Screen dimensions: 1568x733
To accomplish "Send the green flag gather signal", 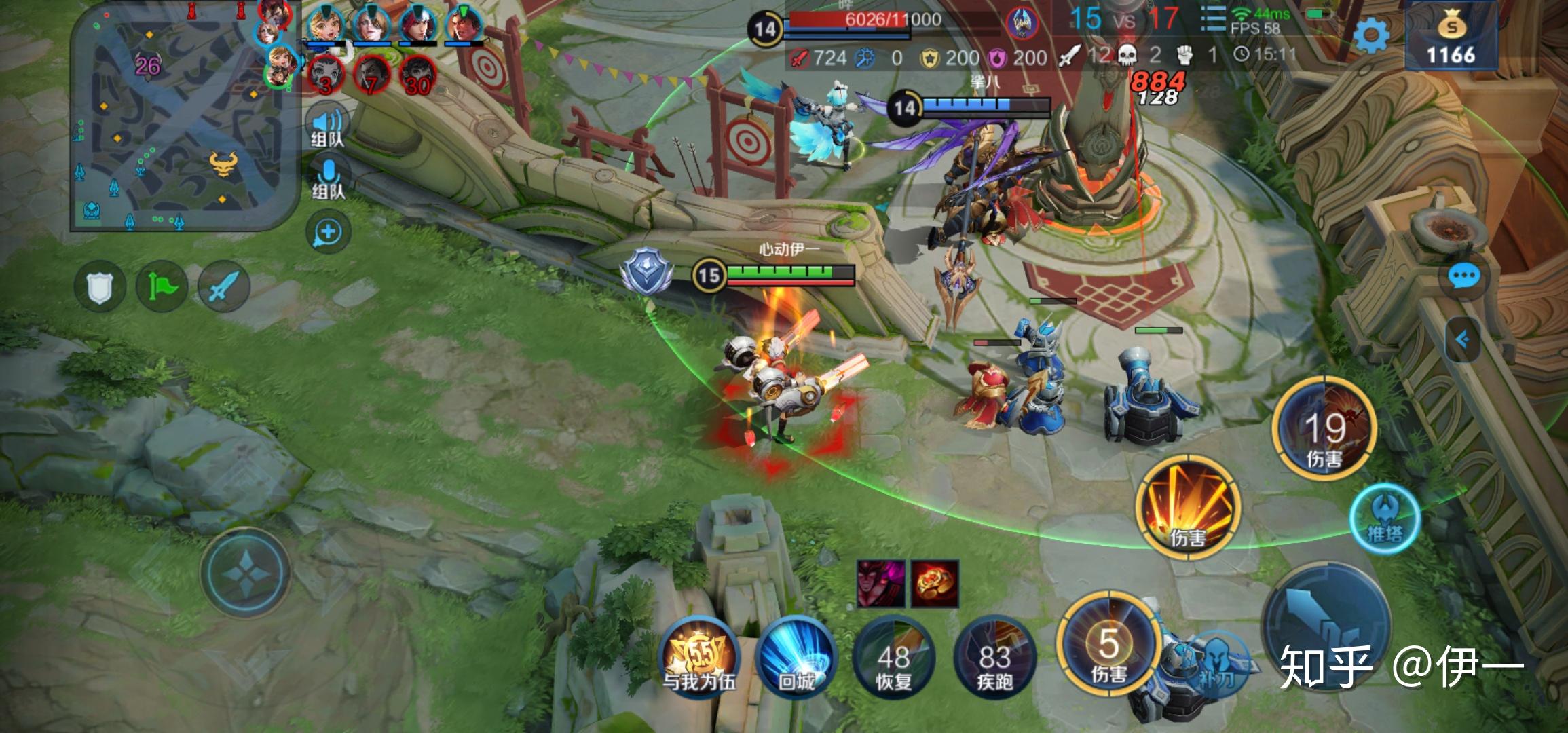I will (162, 286).
